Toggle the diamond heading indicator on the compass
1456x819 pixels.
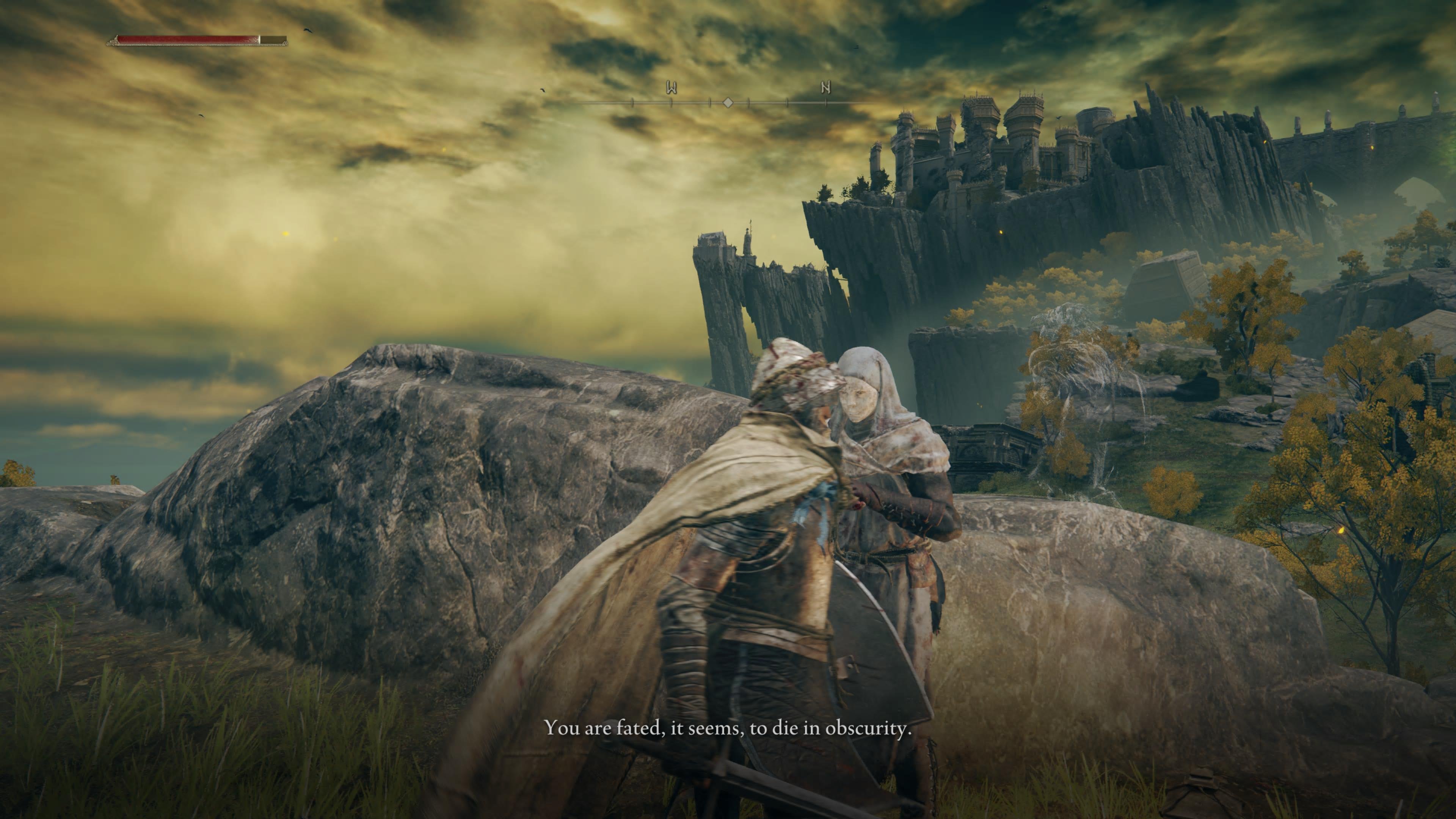[x=728, y=102]
